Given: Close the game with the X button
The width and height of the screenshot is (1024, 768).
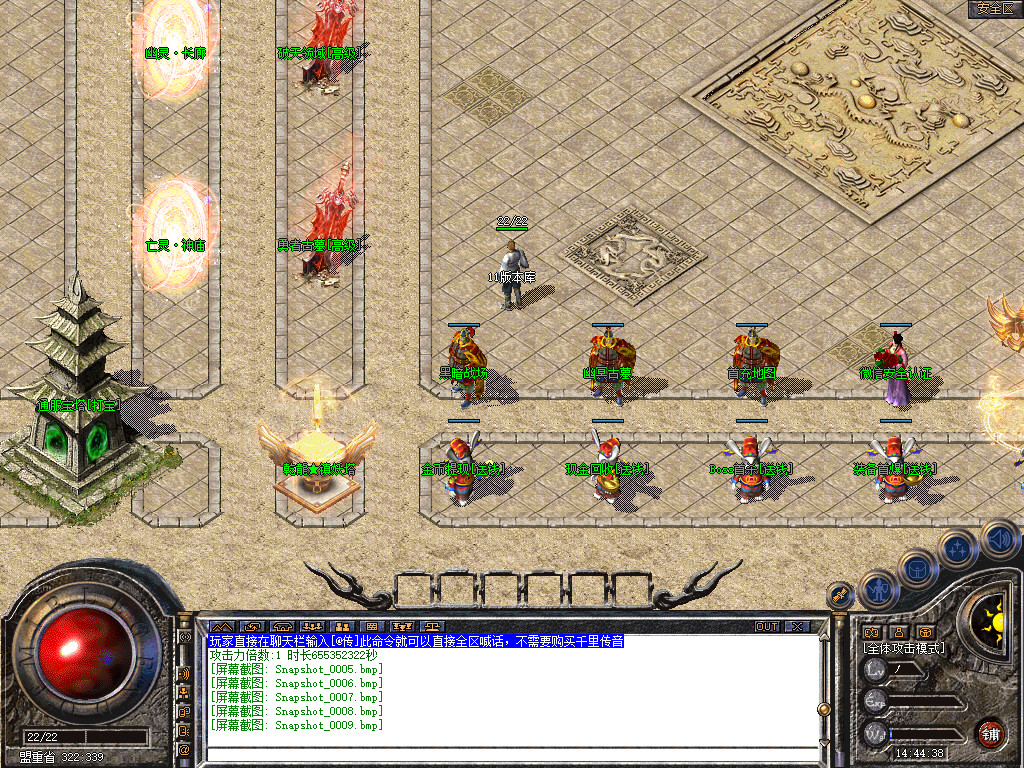Looking at the screenshot, I should (x=797, y=627).
